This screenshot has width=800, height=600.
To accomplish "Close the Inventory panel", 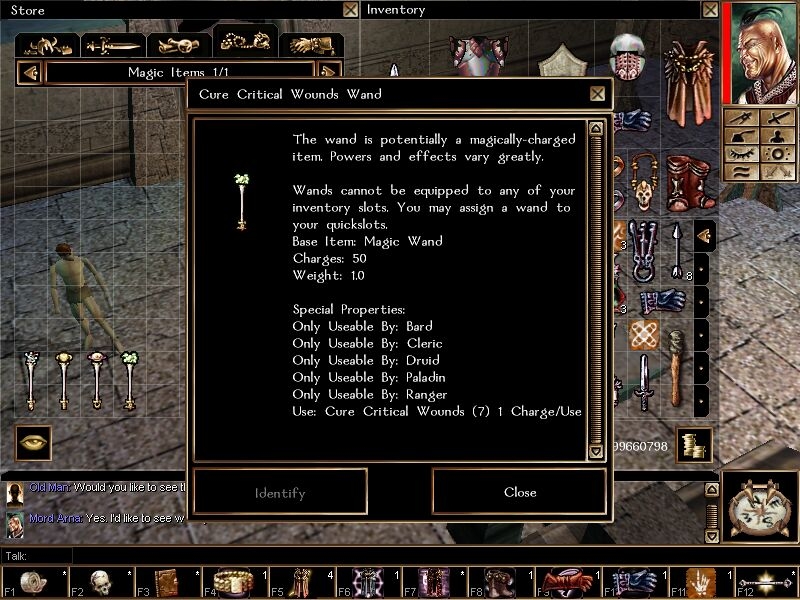I will [x=709, y=10].
